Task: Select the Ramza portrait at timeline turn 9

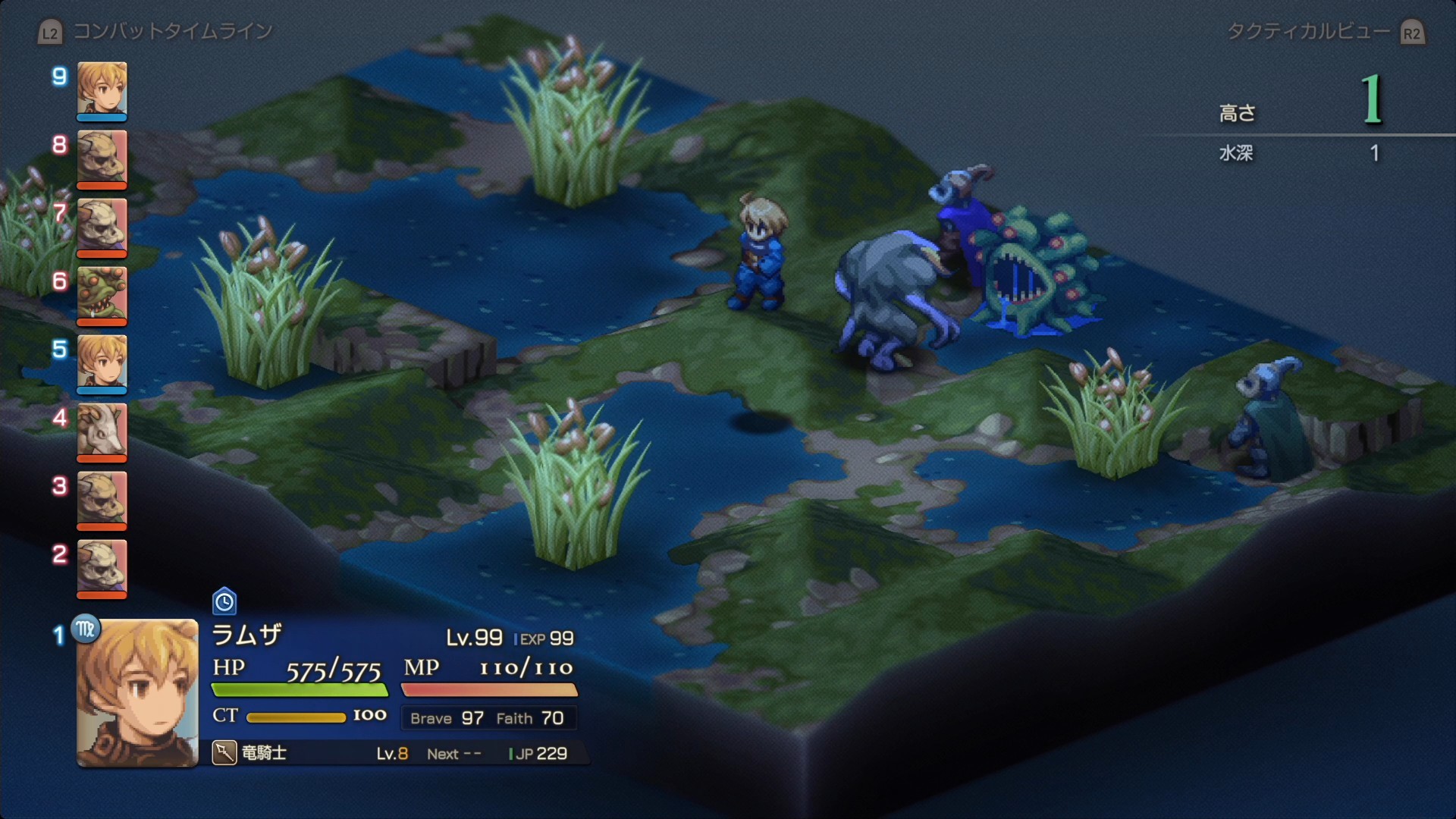Action: pos(102,89)
